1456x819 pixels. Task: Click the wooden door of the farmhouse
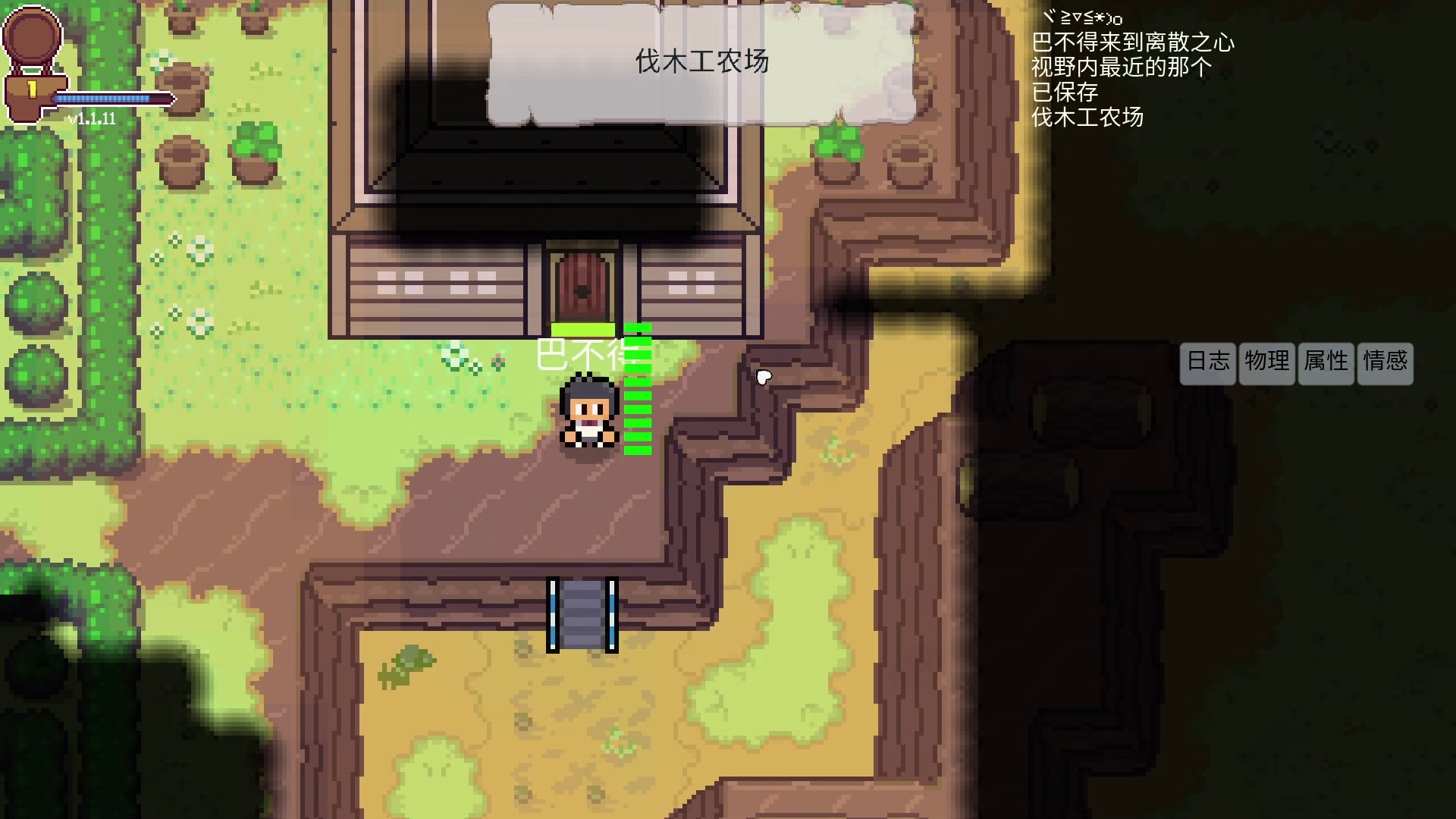pos(582,282)
